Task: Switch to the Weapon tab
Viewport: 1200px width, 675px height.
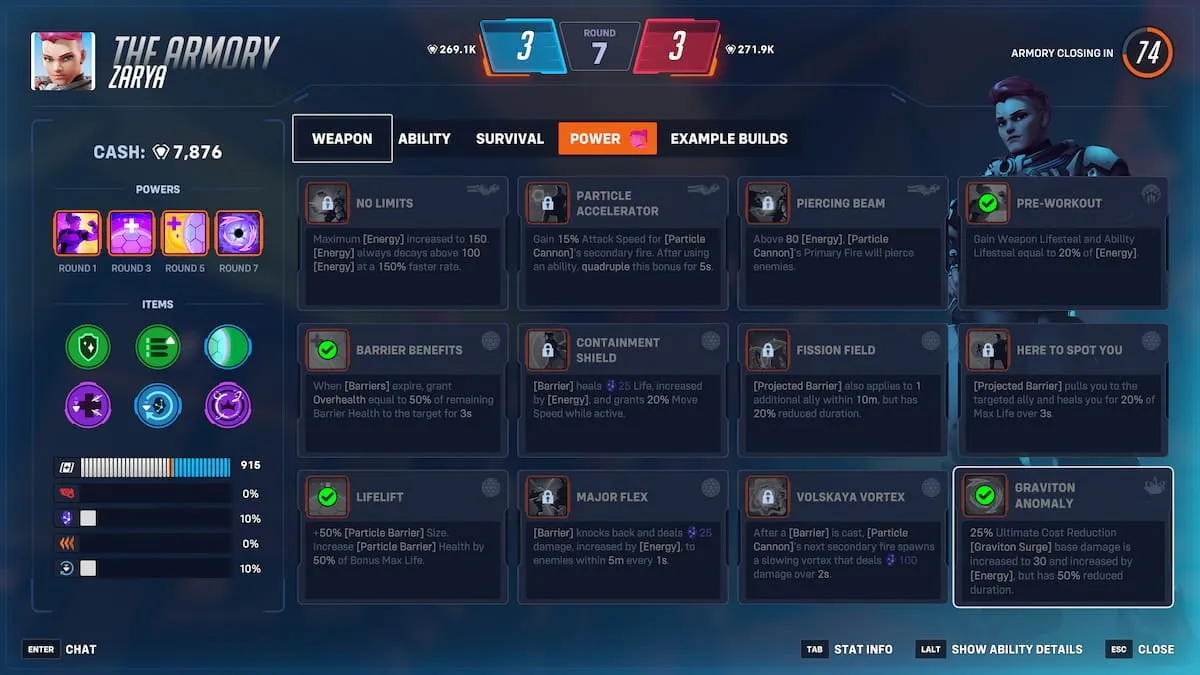Action: click(x=342, y=139)
